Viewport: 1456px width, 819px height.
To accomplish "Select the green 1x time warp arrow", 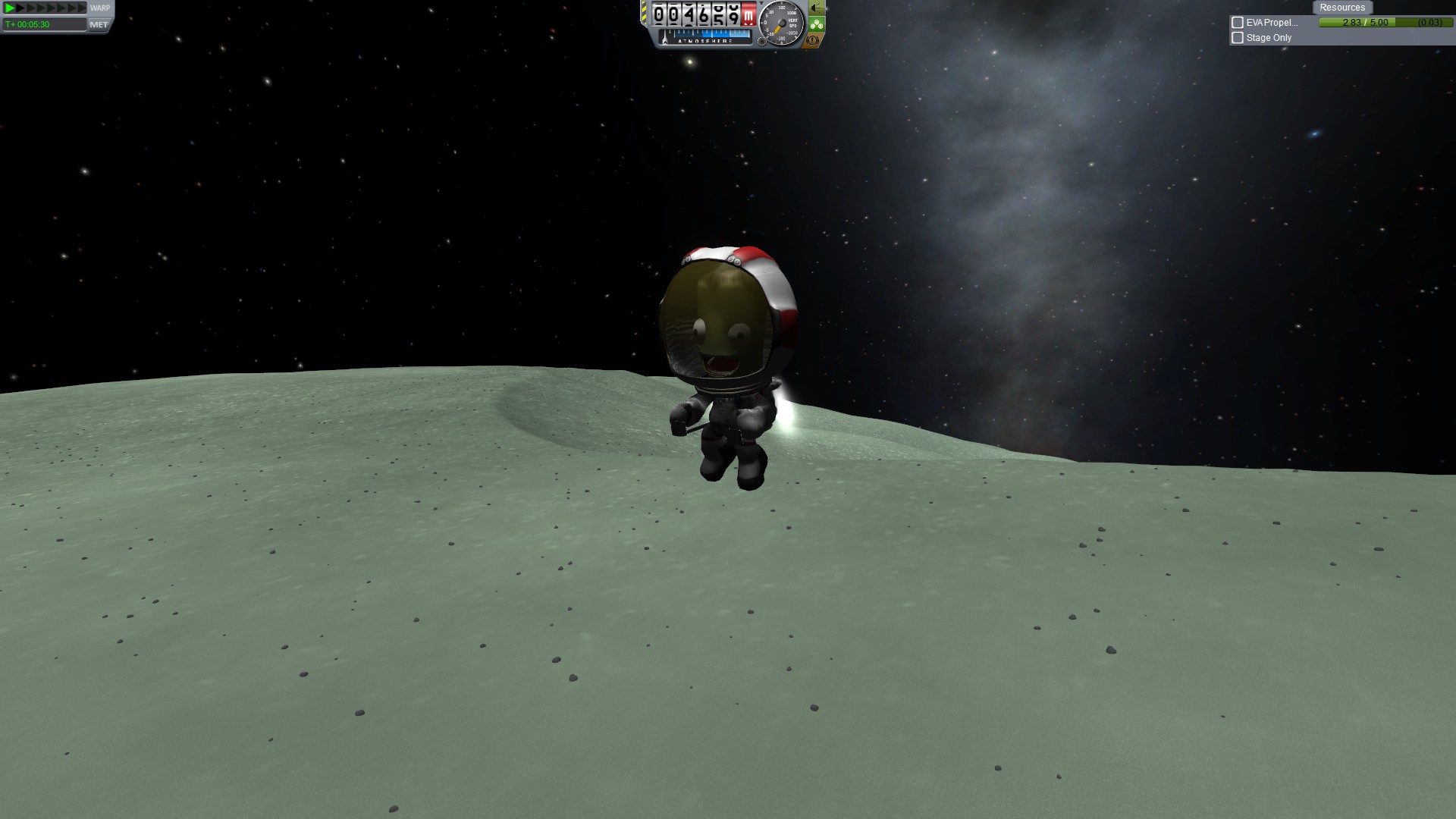I will (x=10, y=8).
